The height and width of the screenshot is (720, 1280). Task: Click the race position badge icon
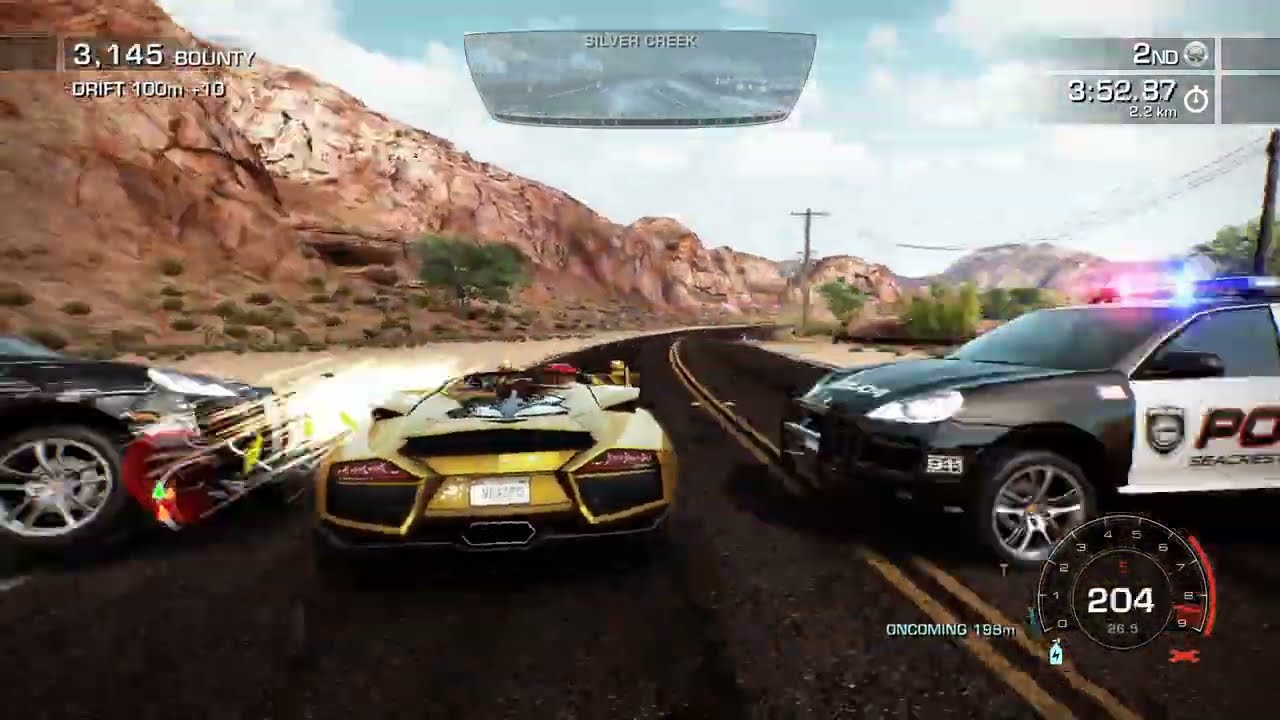pyautogui.click(x=1195, y=54)
